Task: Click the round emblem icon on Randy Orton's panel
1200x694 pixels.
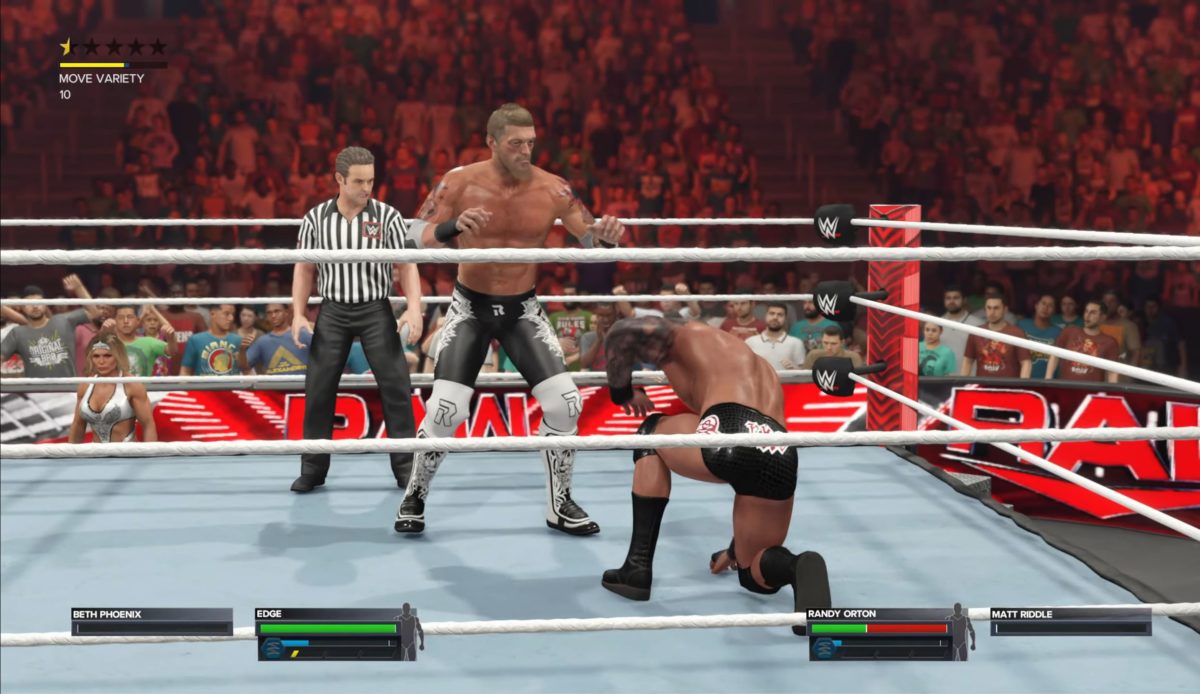Action: (x=822, y=648)
